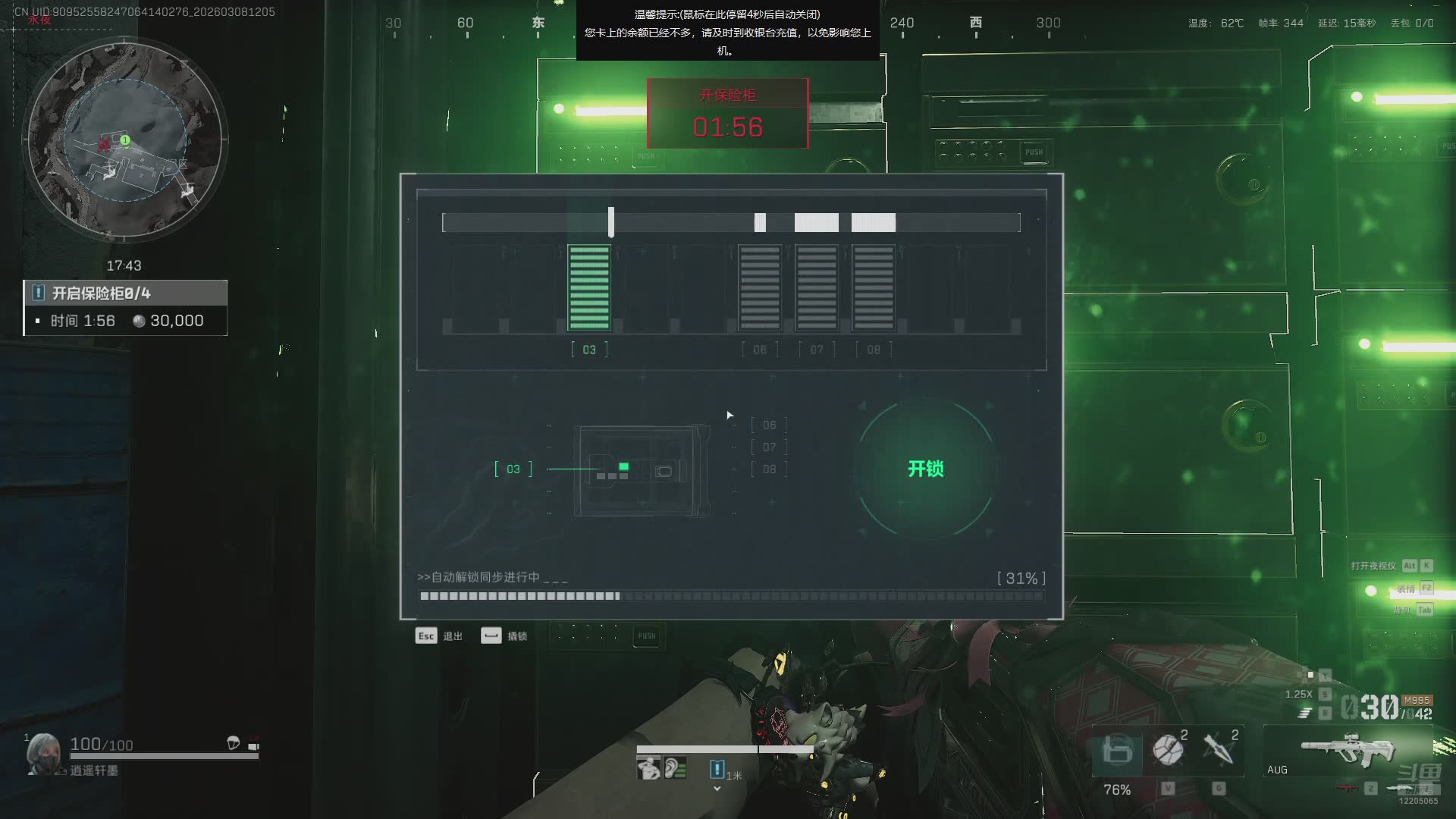Select the green pin column 03

click(589, 288)
